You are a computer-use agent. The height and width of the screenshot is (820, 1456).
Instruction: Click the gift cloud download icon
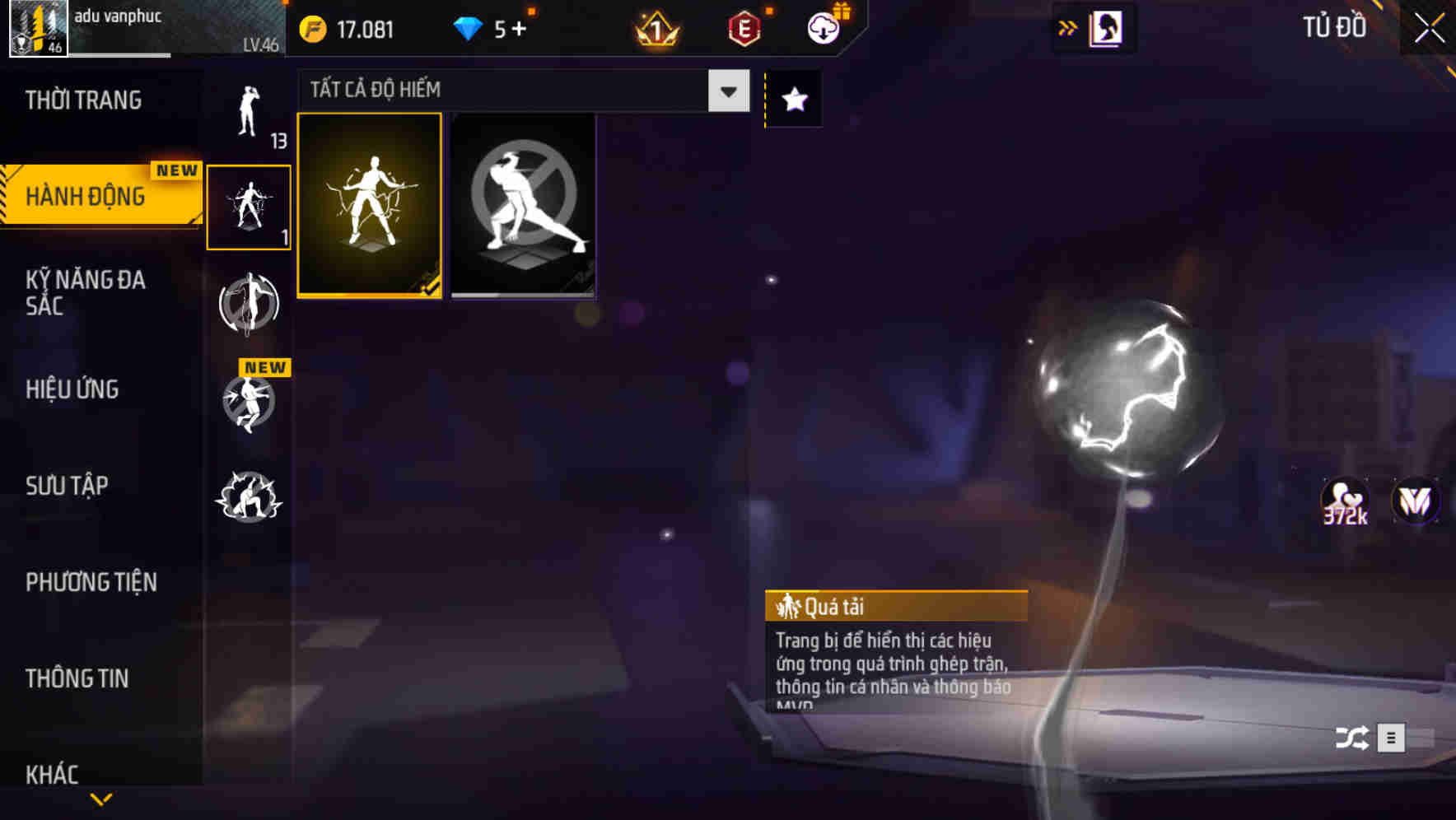click(x=823, y=27)
